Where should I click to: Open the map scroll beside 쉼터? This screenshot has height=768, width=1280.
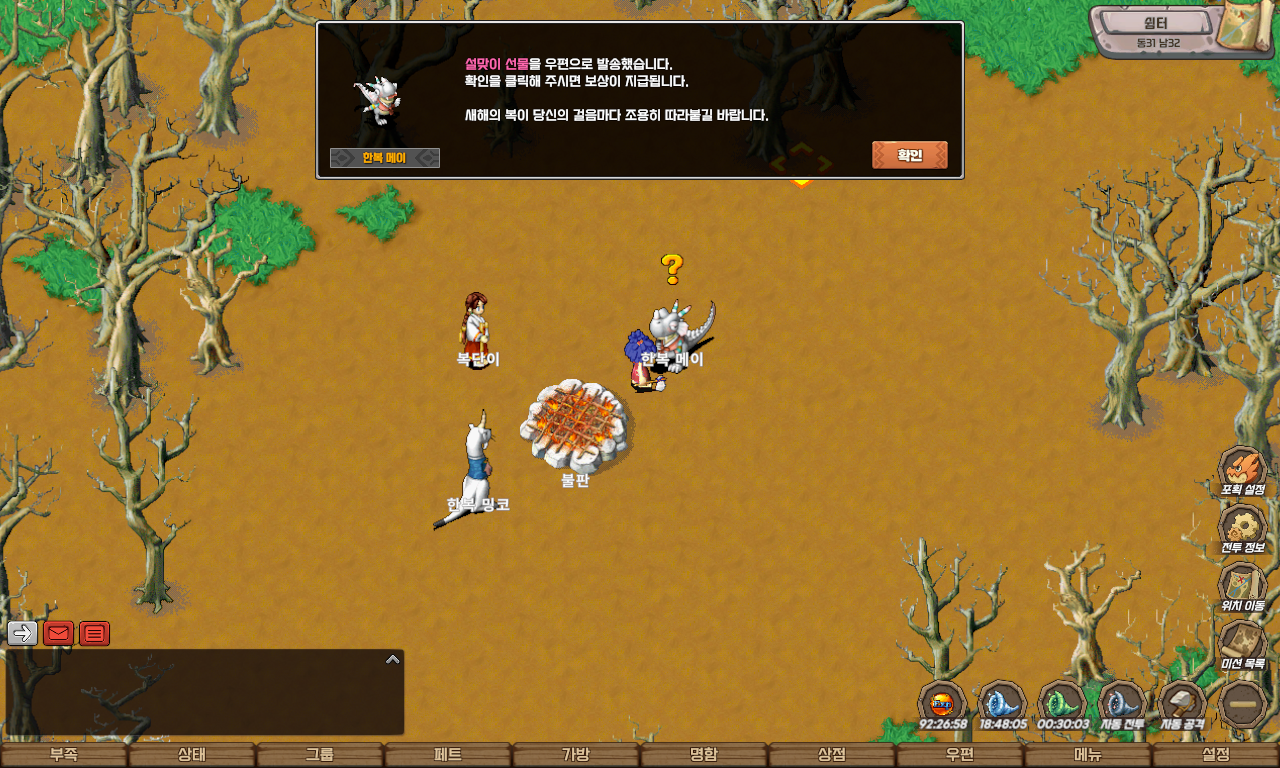point(1245,28)
